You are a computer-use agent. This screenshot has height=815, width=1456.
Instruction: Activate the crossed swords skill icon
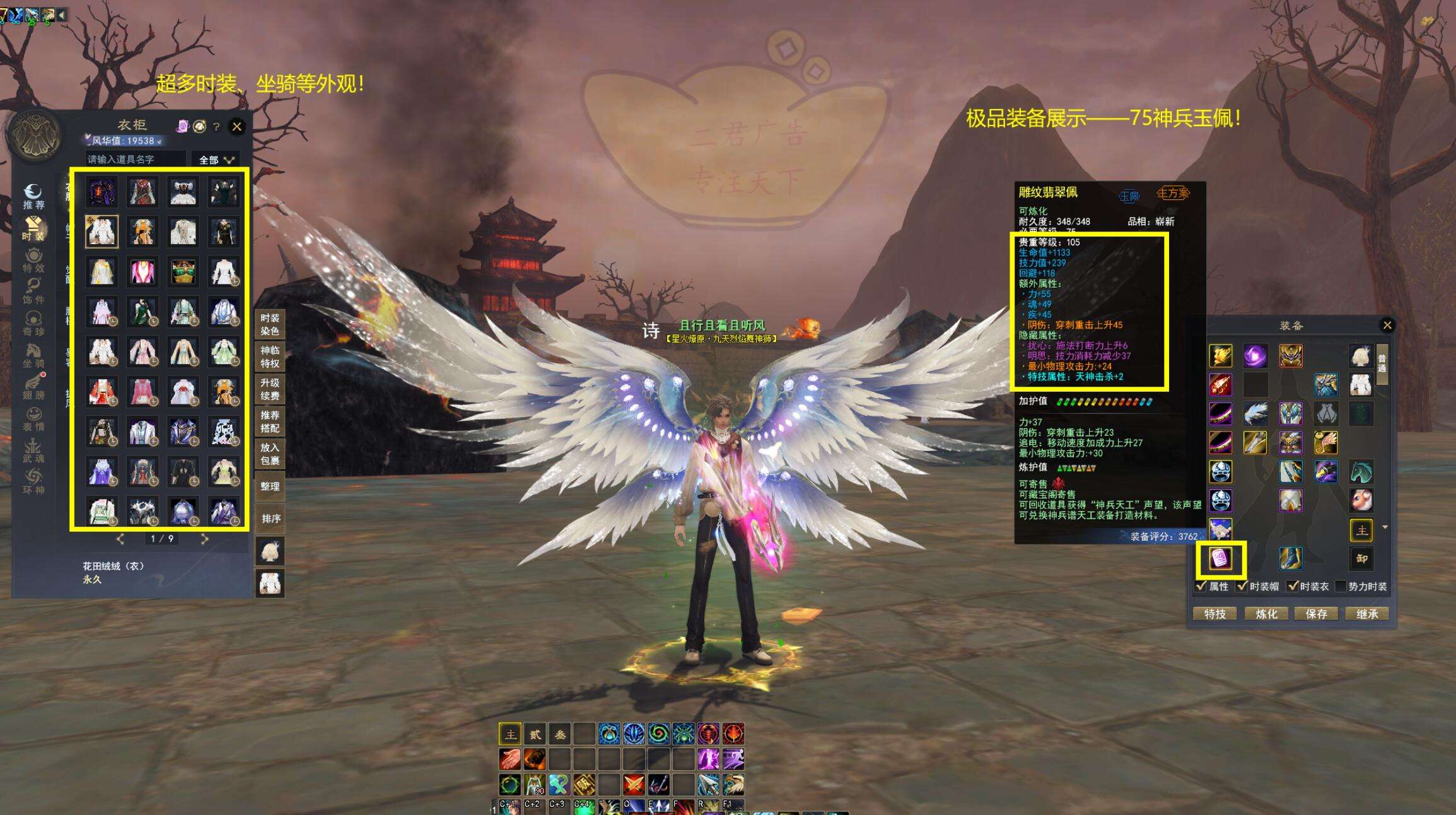pos(634,784)
